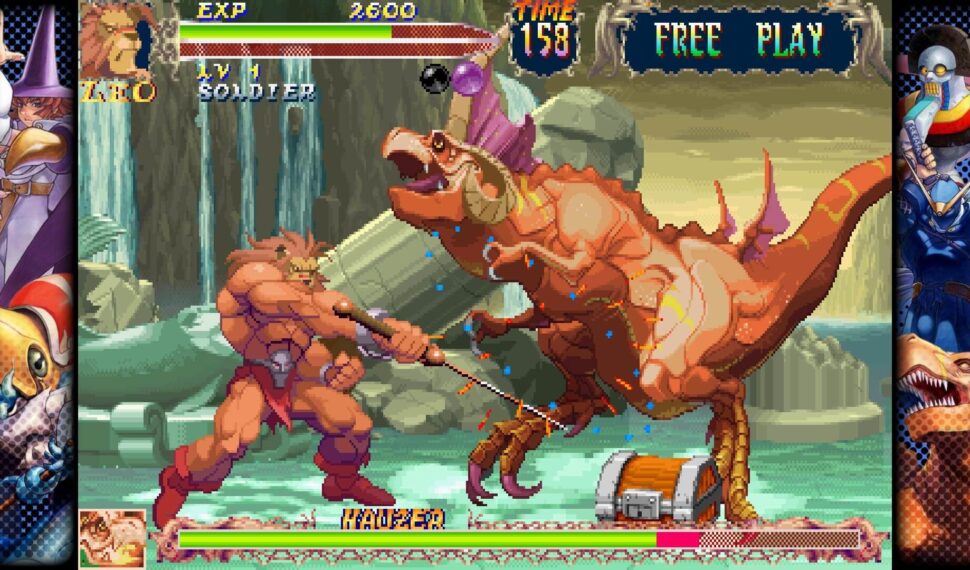
Task: Select the purple mystic orb icon
Action: click(x=470, y=77)
